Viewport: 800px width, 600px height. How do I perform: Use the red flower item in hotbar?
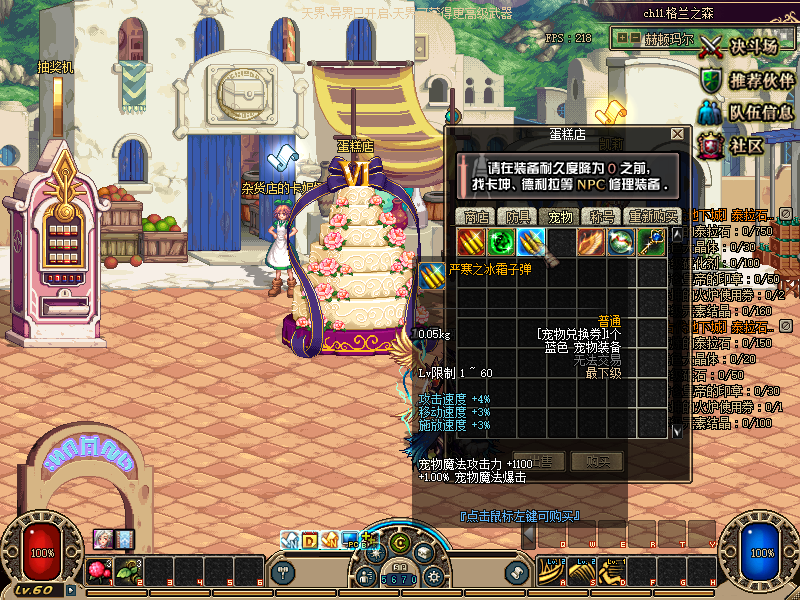click(x=98, y=571)
